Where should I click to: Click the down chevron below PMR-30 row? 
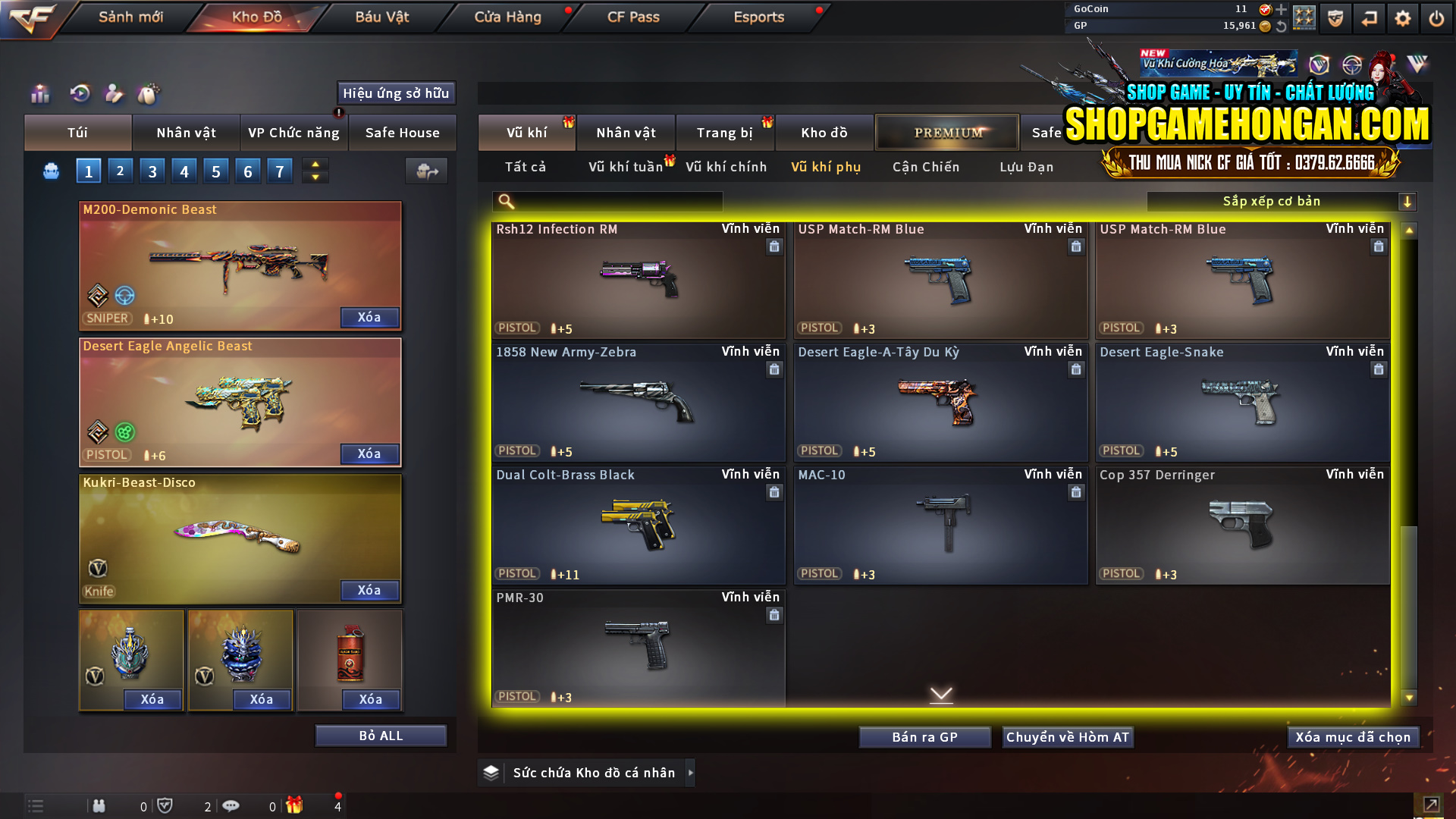click(941, 694)
